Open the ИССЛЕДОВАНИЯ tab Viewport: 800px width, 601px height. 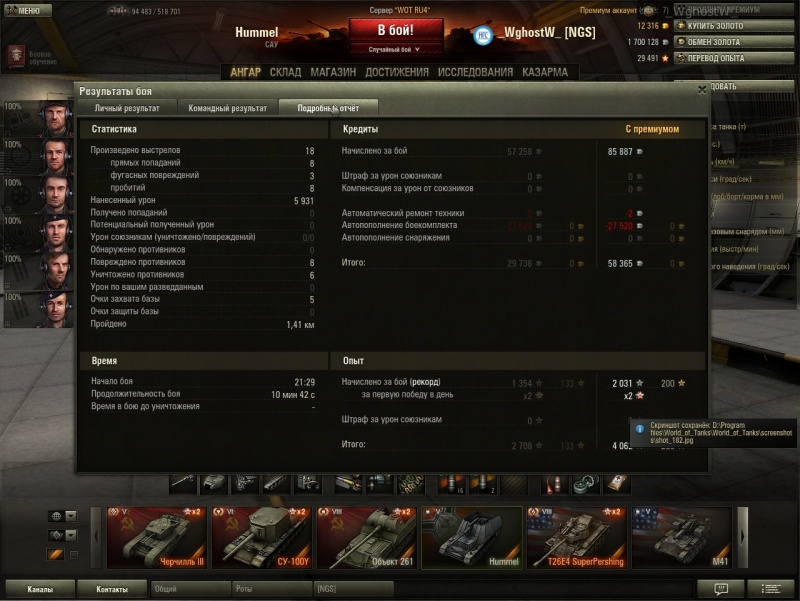(475, 72)
